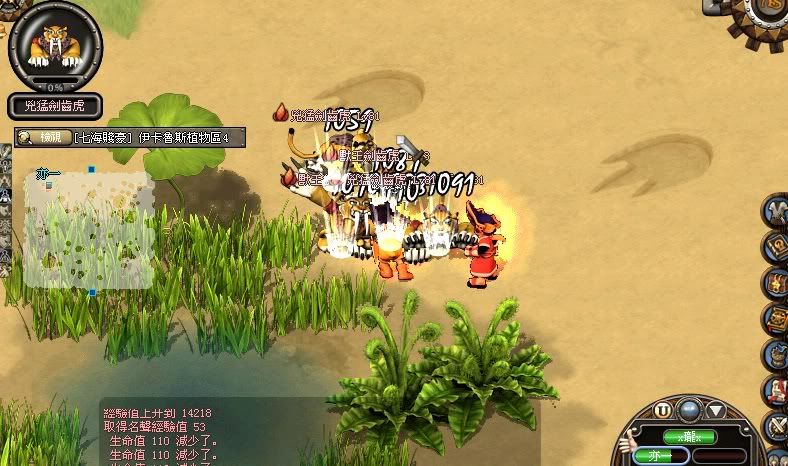Toggle the white down-arrow triangle button

click(716, 410)
